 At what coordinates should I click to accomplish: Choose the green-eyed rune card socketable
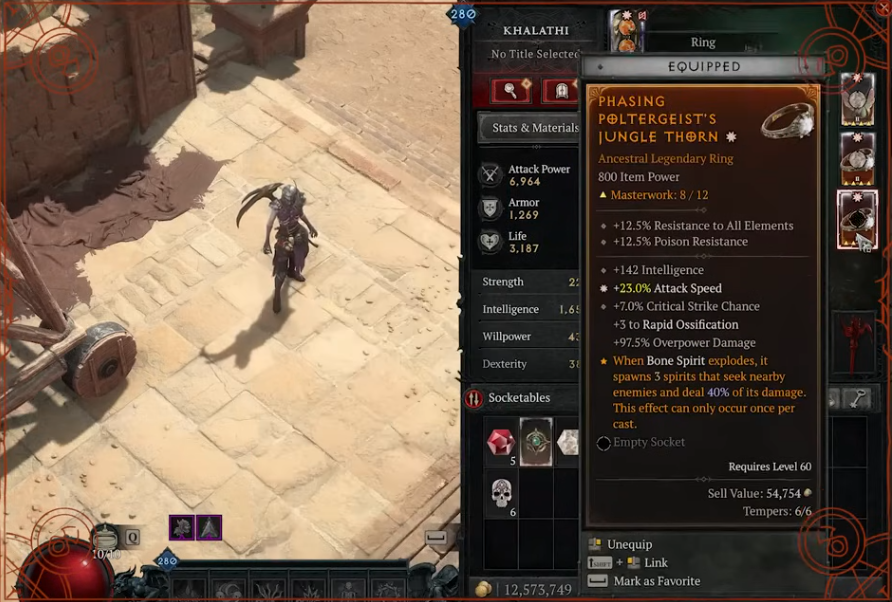pos(536,441)
